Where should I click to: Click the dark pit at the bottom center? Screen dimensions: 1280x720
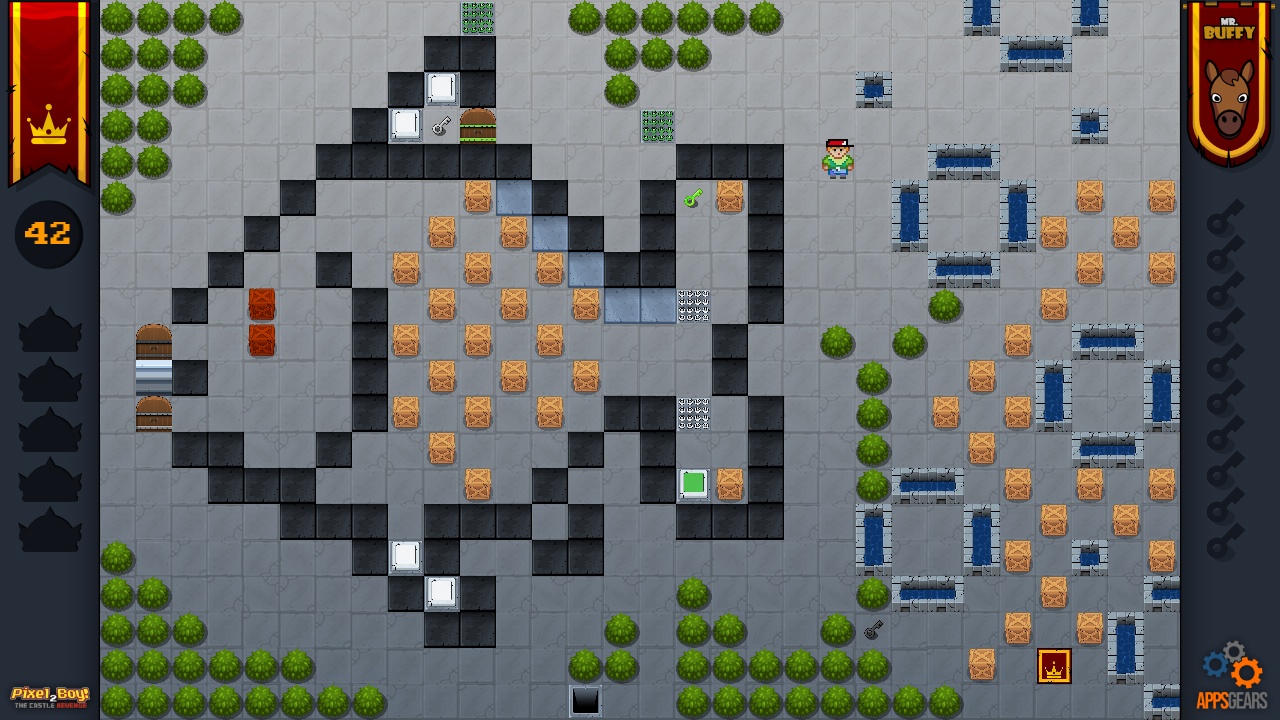tap(586, 700)
